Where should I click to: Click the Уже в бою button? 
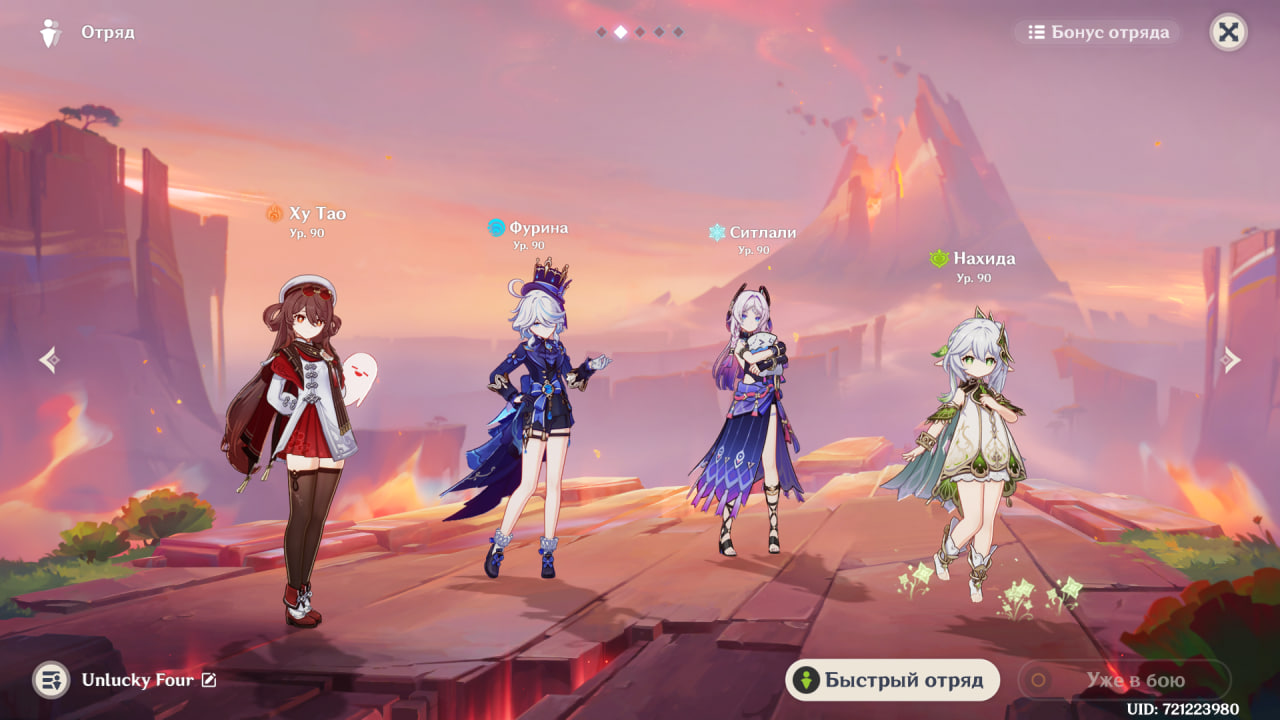[x=1124, y=681]
